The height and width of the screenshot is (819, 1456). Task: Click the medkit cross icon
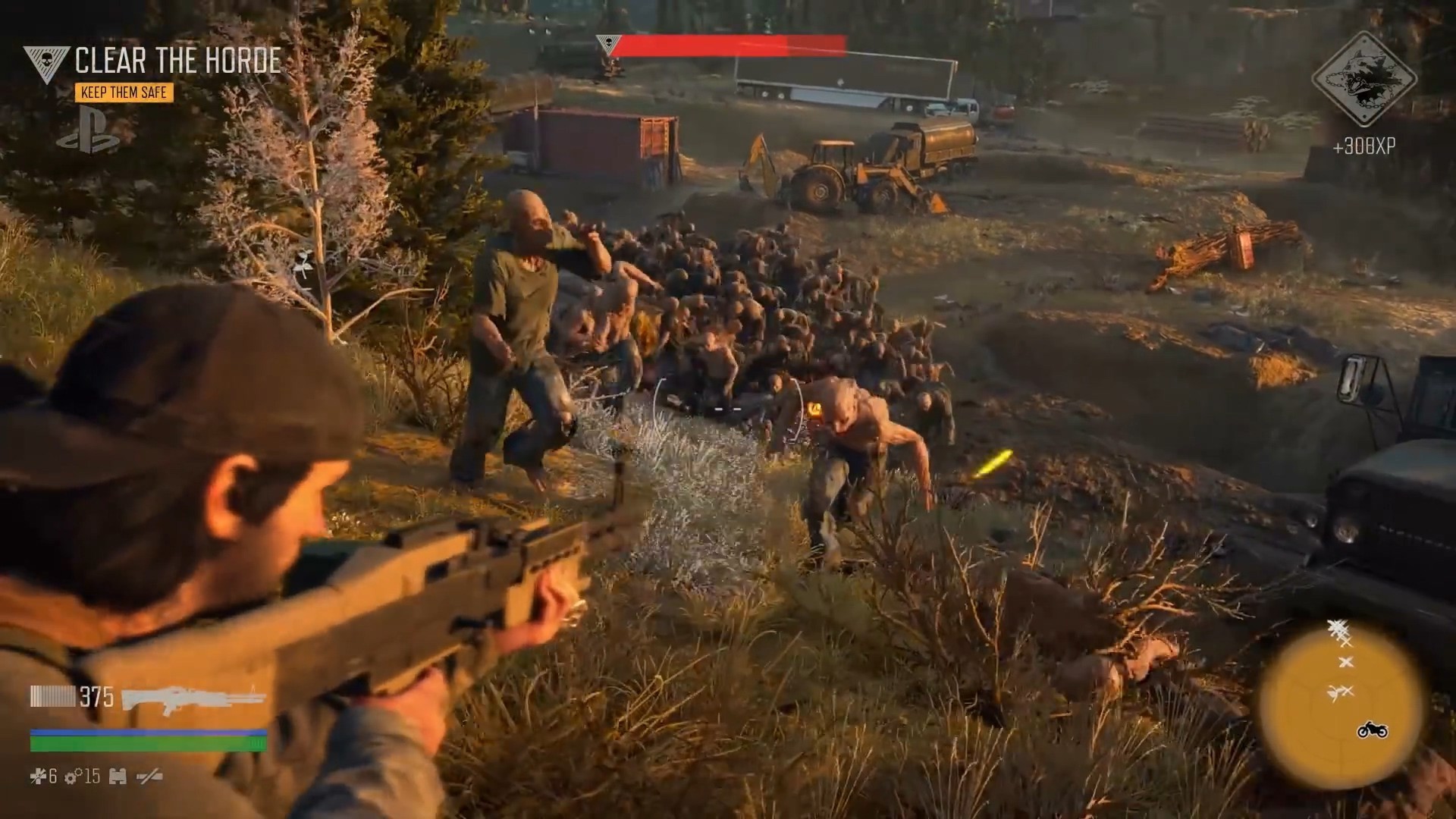tap(38, 776)
